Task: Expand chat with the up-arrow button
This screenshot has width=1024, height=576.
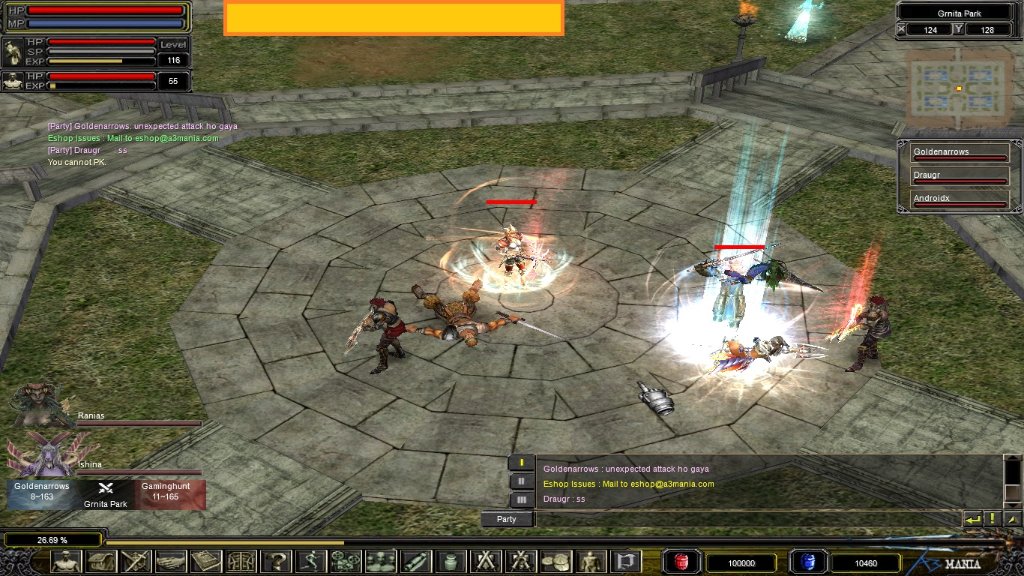Action: 1012,519
